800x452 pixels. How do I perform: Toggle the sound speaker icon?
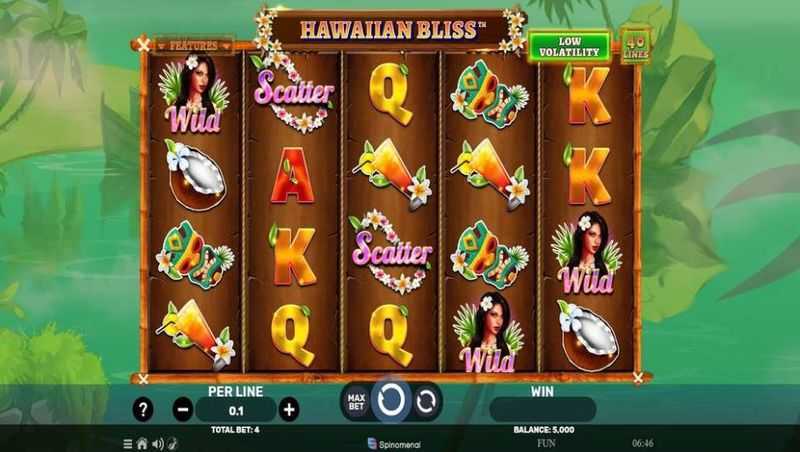[157, 442]
